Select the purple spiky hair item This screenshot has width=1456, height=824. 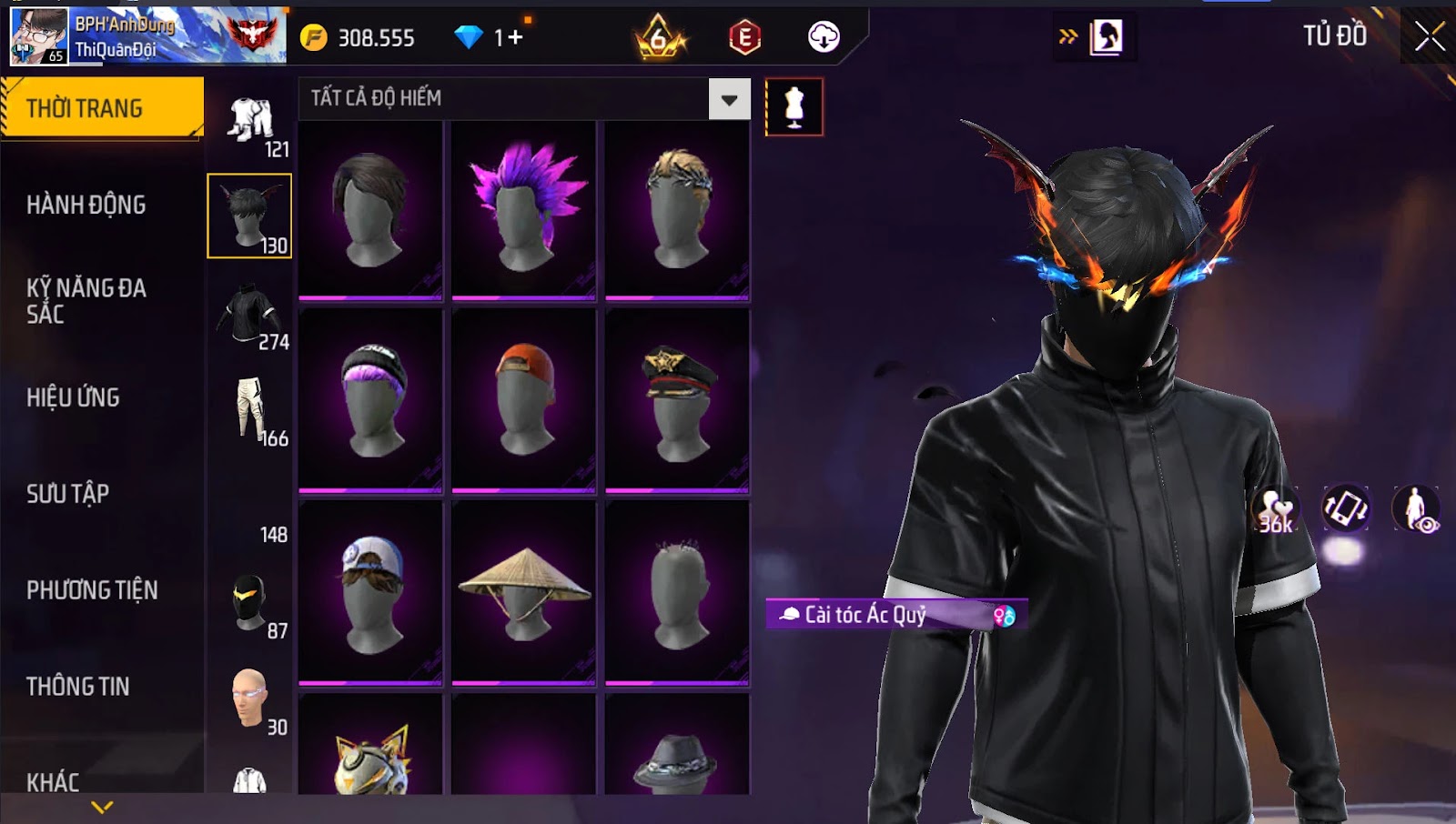[x=523, y=209]
